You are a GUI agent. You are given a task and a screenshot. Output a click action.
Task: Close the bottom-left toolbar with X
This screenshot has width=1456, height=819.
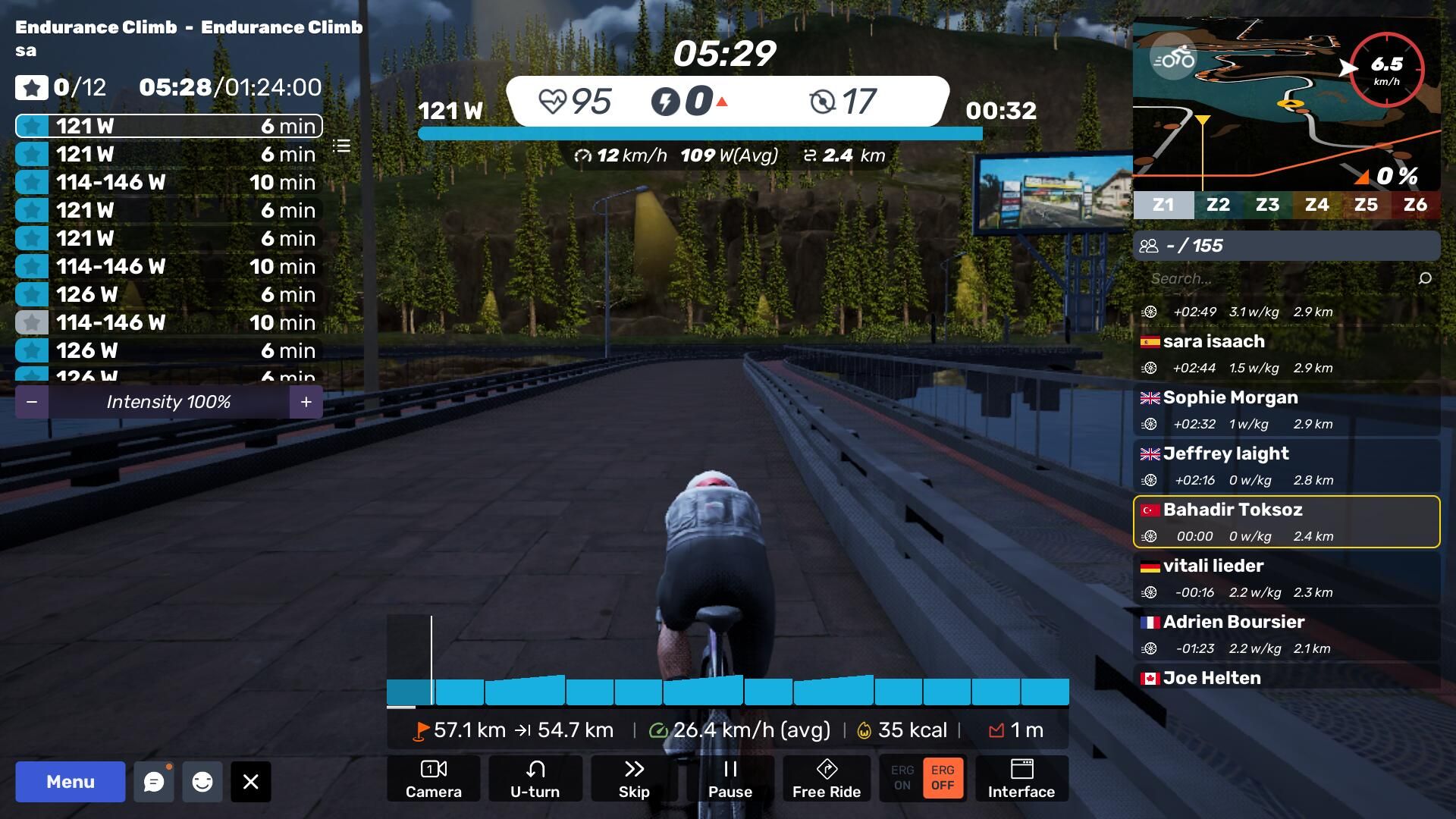click(251, 782)
